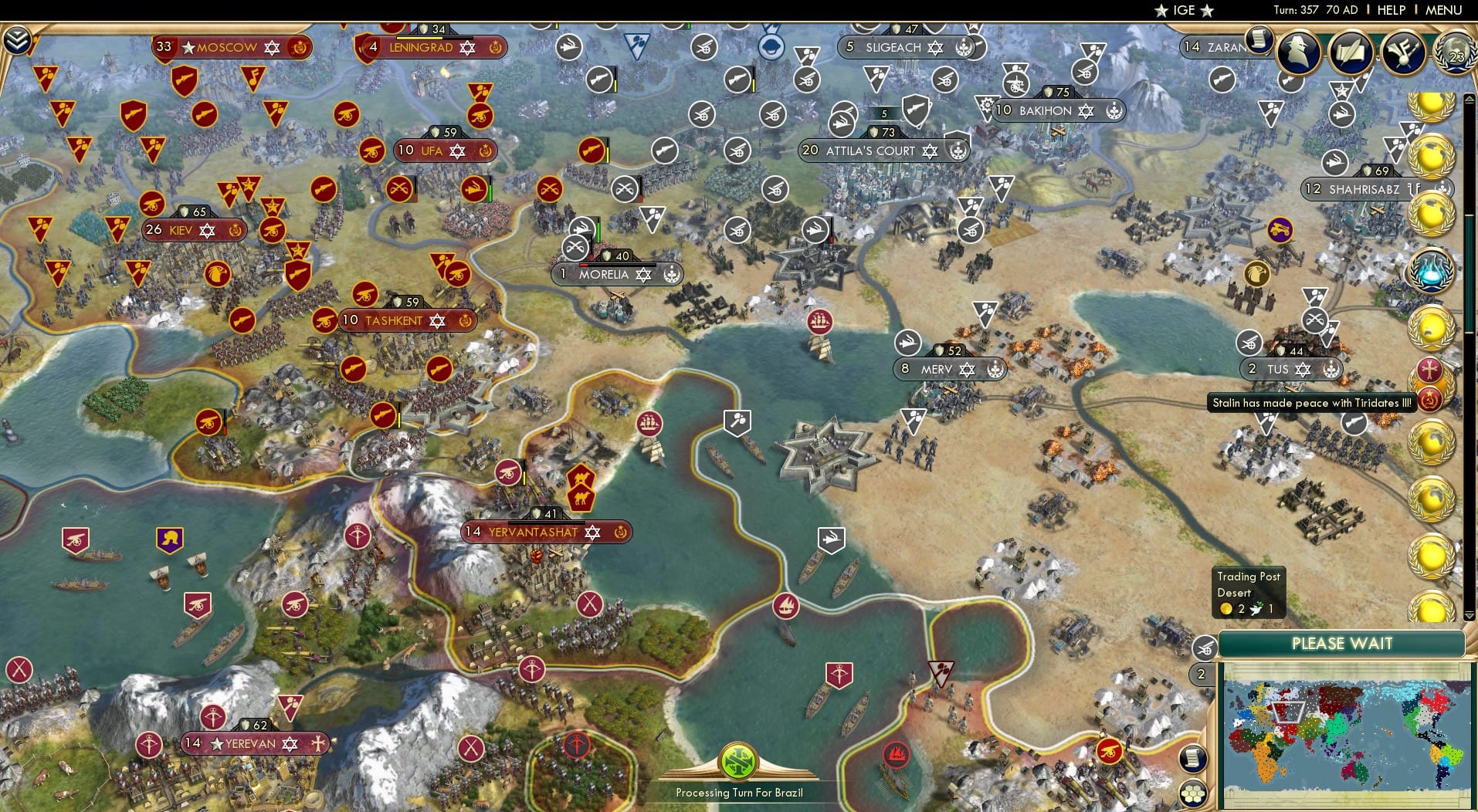Click the Stalin peace with Tiridates notification
Image resolution: width=1478 pixels, height=812 pixels.
(x=1311, y=402)
